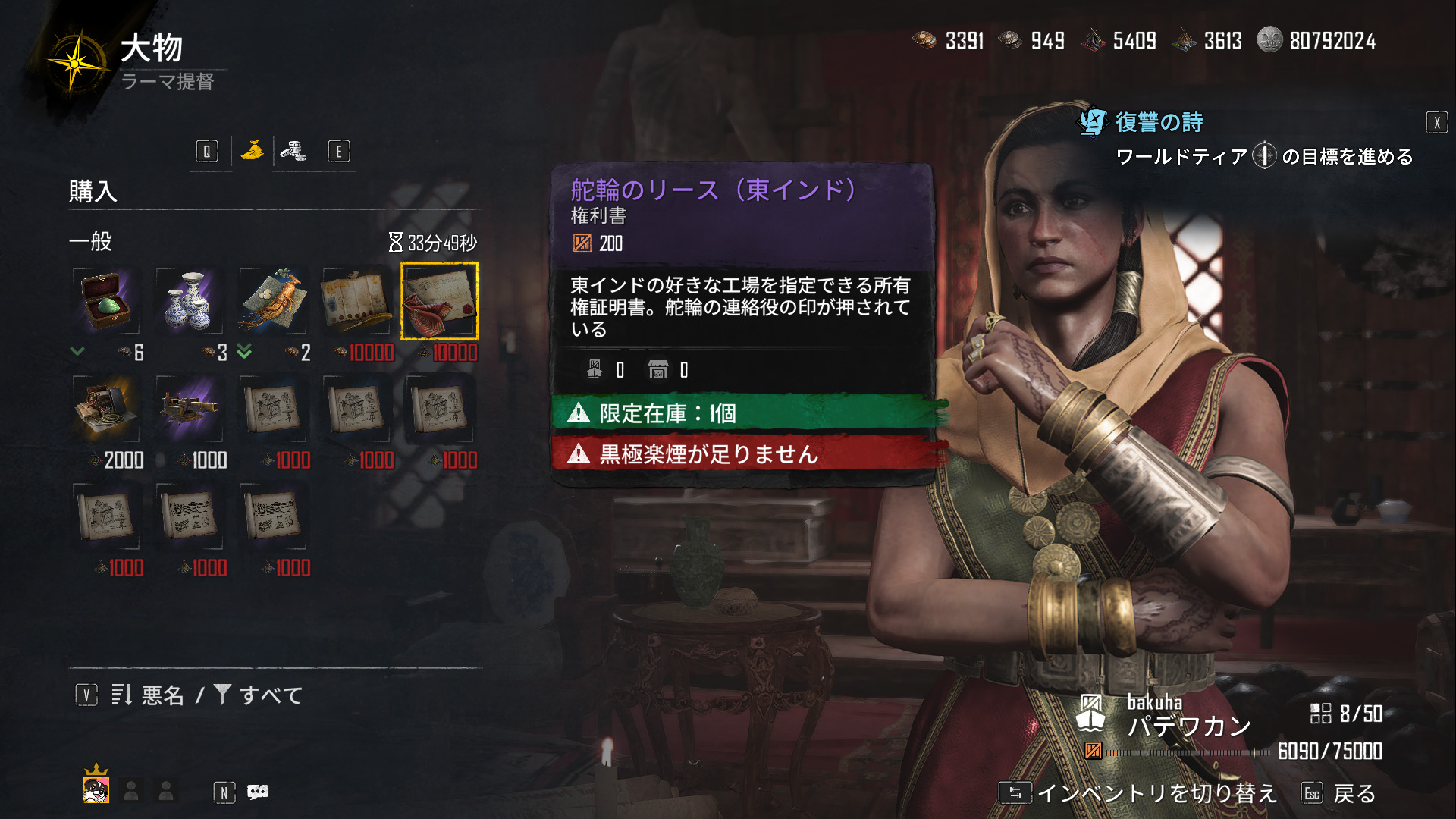
Task: Open the 復讐の詩 quest tracker
Action: 1158,122
